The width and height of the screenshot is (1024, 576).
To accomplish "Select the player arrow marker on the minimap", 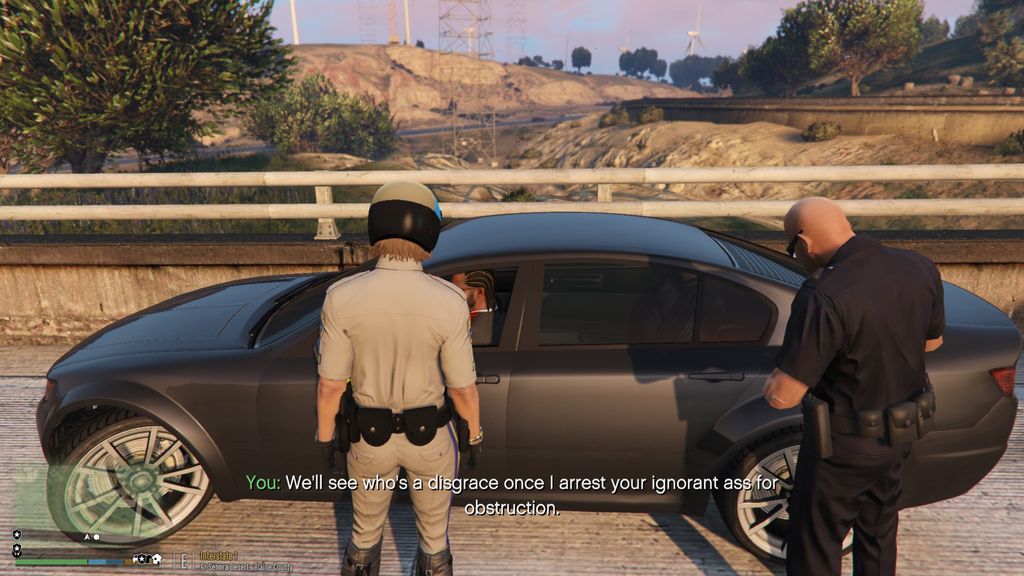I will click(86, 537).
